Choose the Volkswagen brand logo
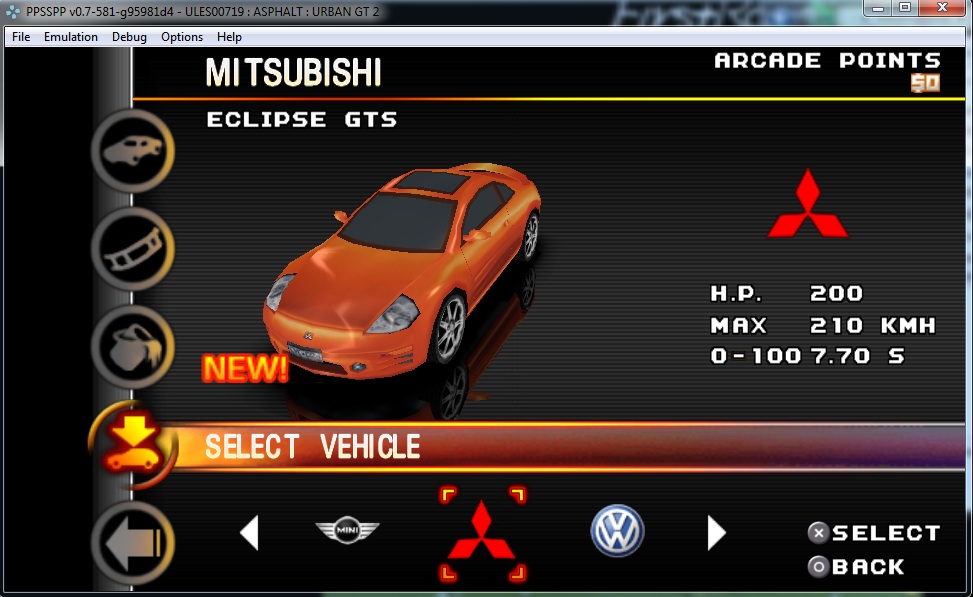The width and height of the screenshot is (973, 597). tap(617, 530)
